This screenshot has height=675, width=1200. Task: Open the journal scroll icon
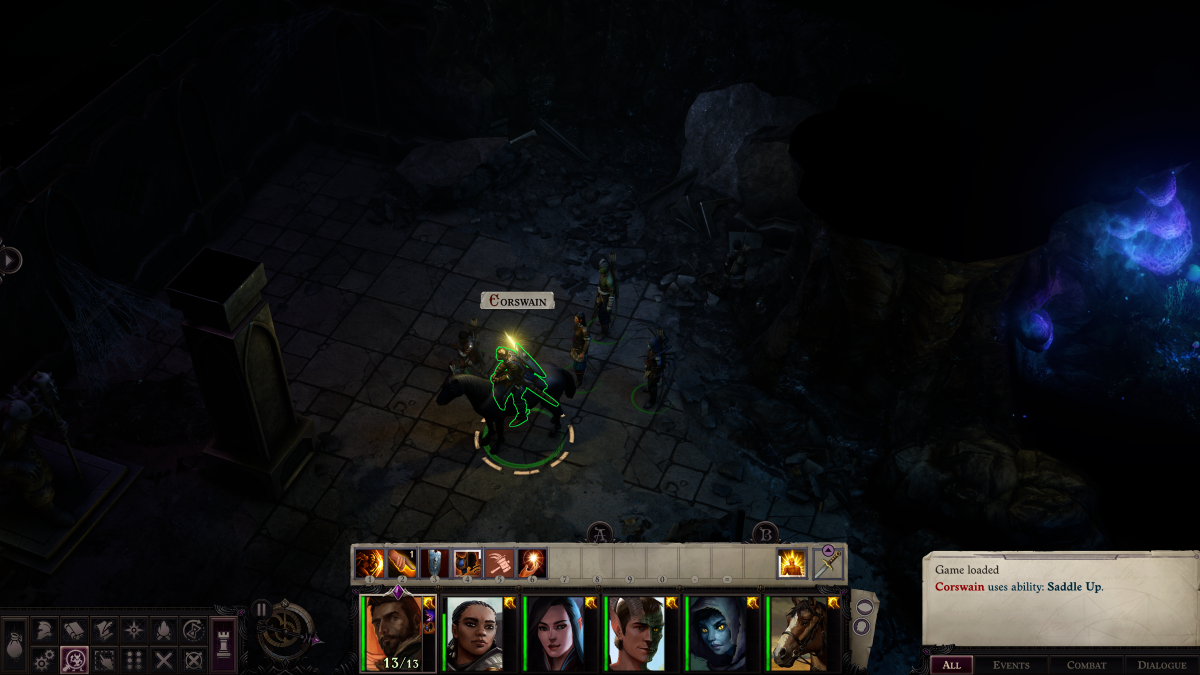click(x=74, y=630)
